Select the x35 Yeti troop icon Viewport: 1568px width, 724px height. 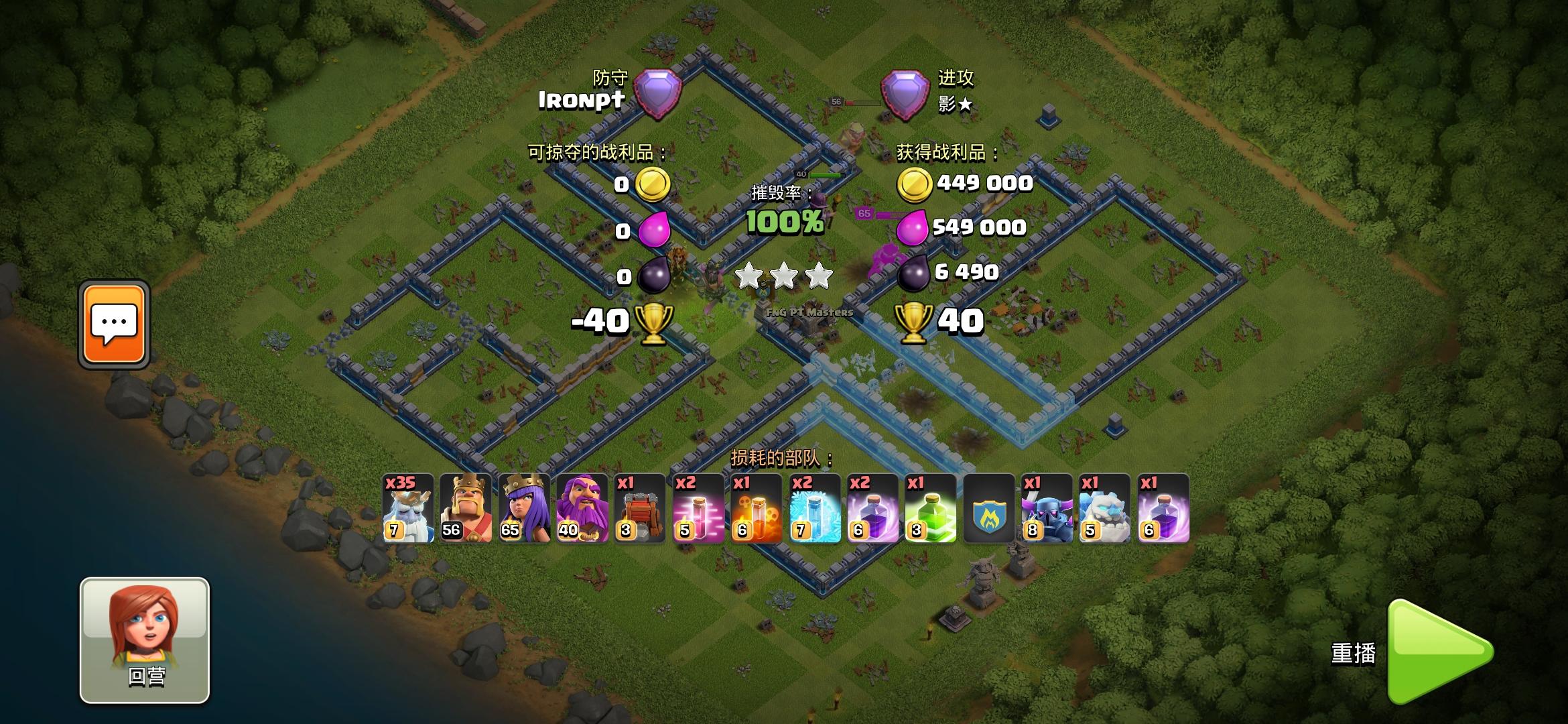407,508
